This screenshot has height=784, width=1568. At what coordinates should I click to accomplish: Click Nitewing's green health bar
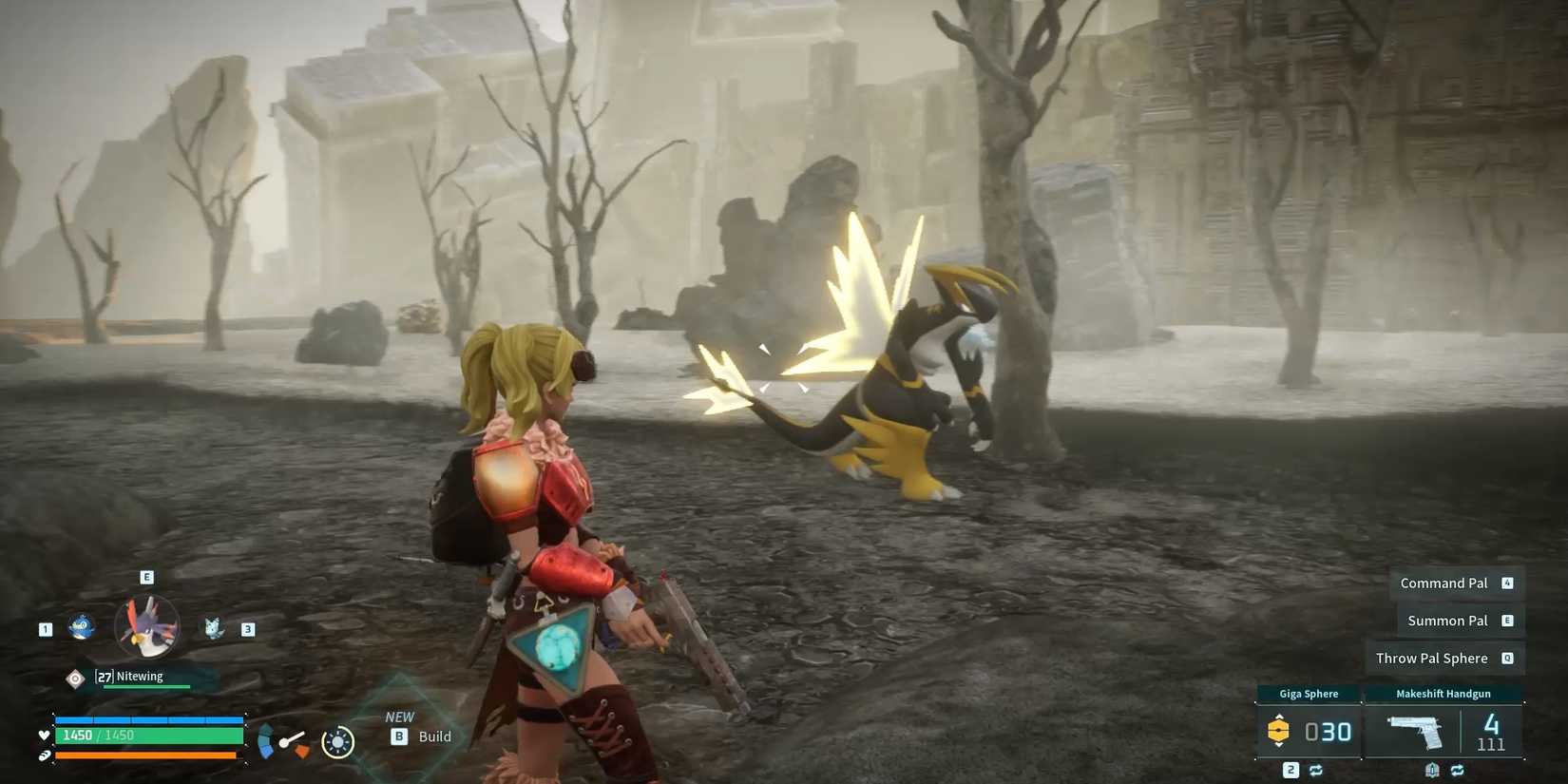tap(146, 687)
